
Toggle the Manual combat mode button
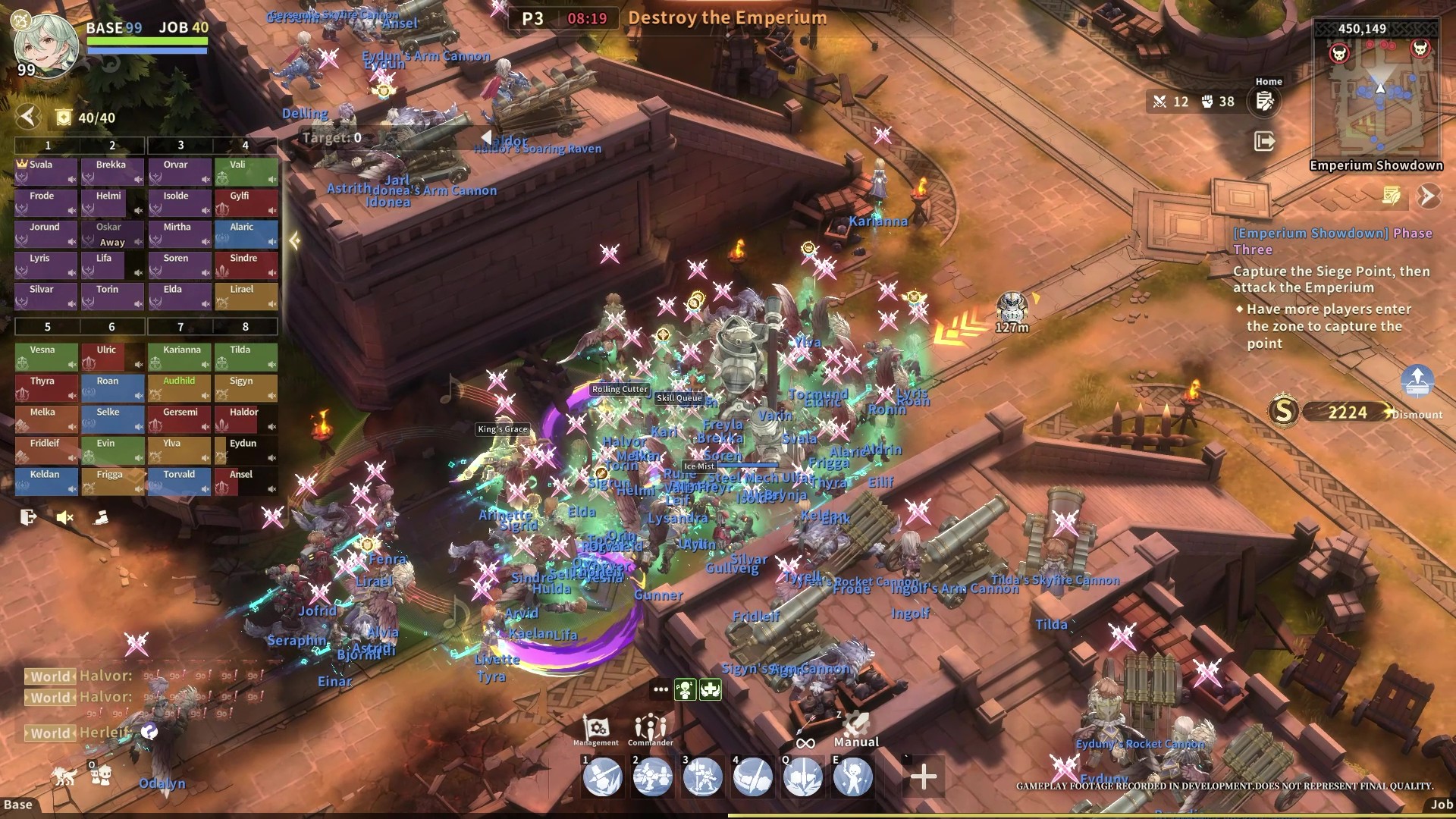[x=856, y=730]
